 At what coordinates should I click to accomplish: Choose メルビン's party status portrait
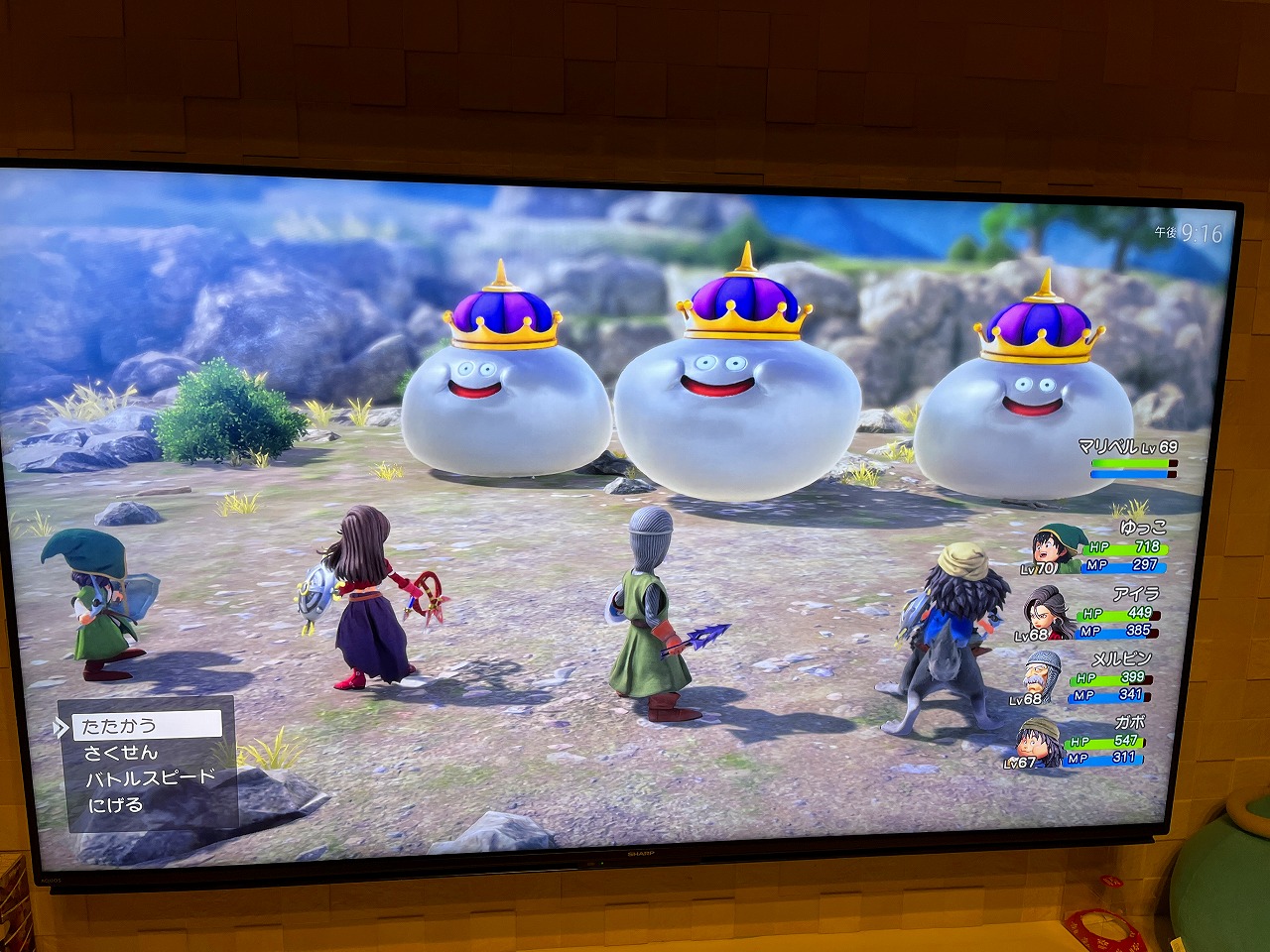1044,677
